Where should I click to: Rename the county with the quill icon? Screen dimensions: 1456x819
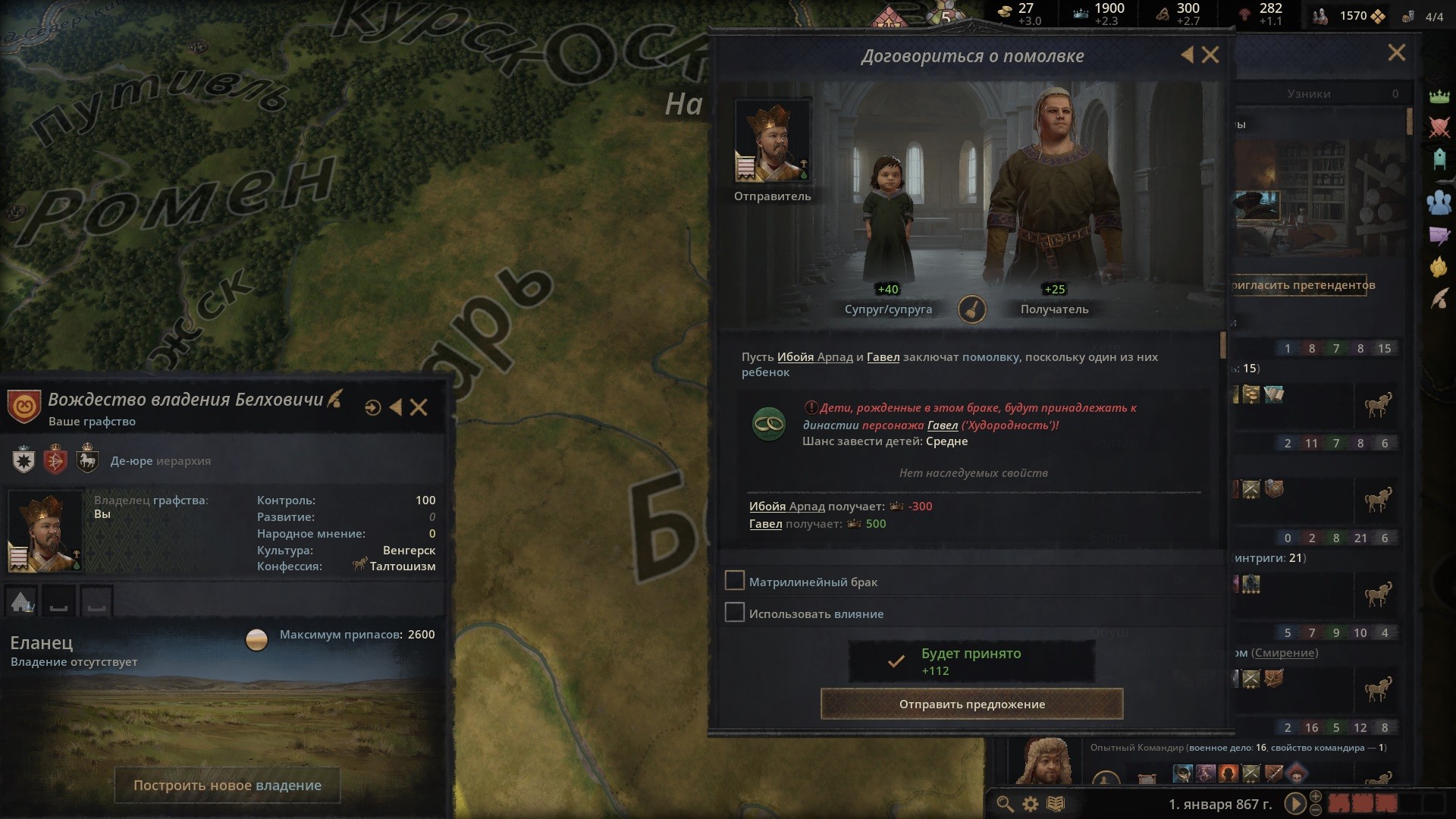pos(334,398)
